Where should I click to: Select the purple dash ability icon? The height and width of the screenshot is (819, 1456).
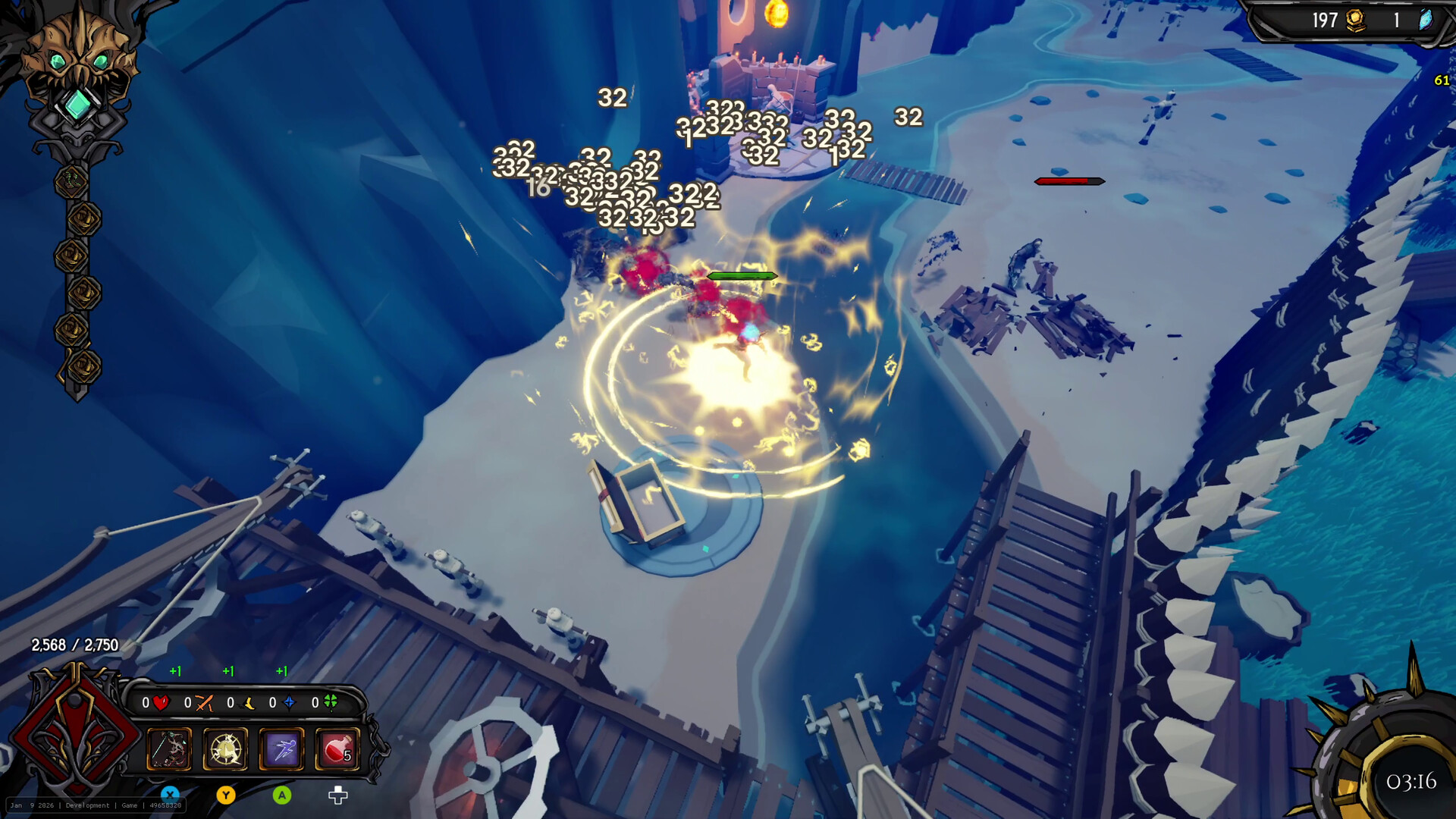click(x=281, y=748)
